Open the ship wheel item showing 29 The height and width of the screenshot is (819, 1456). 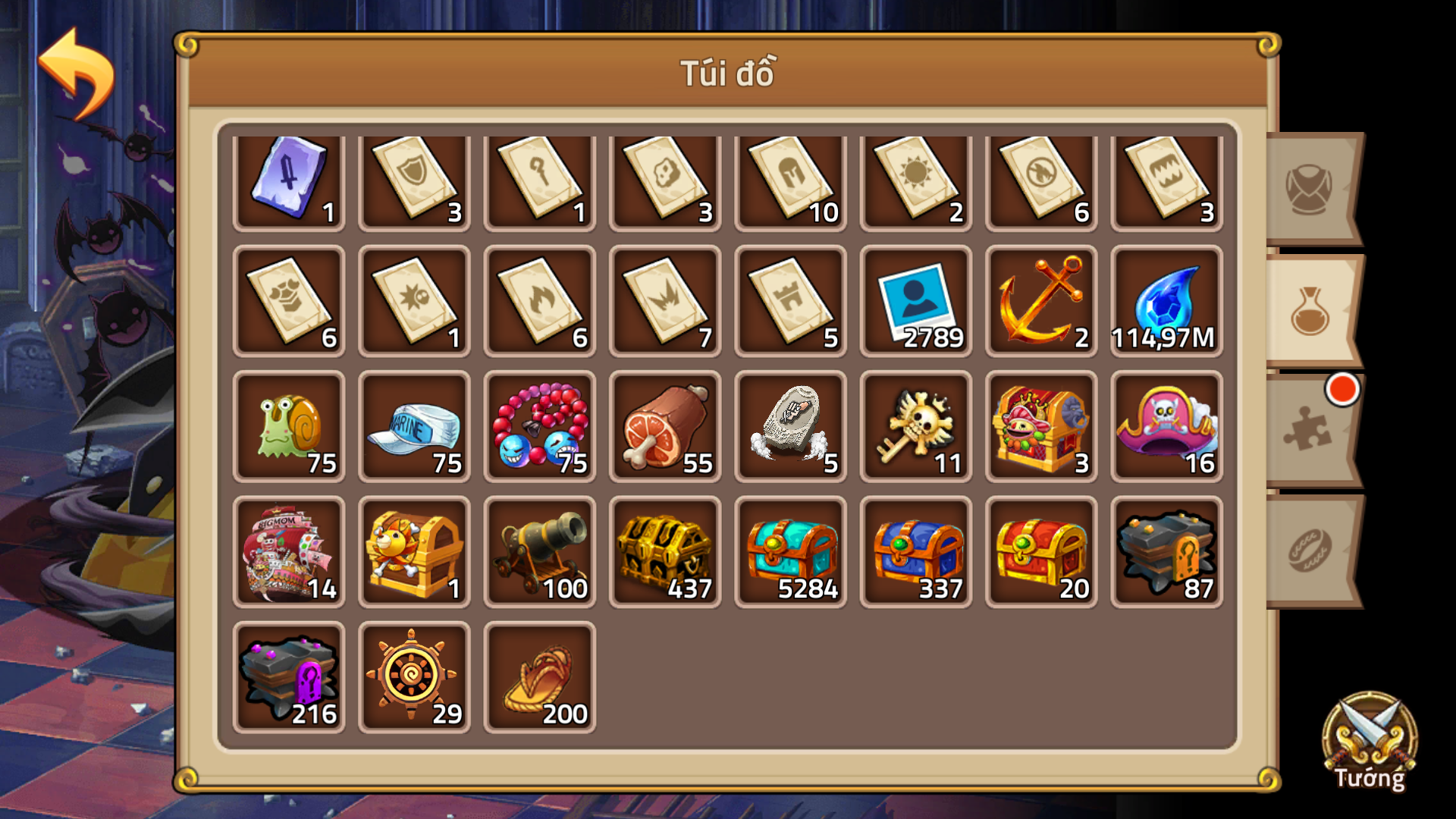point(415,676)
